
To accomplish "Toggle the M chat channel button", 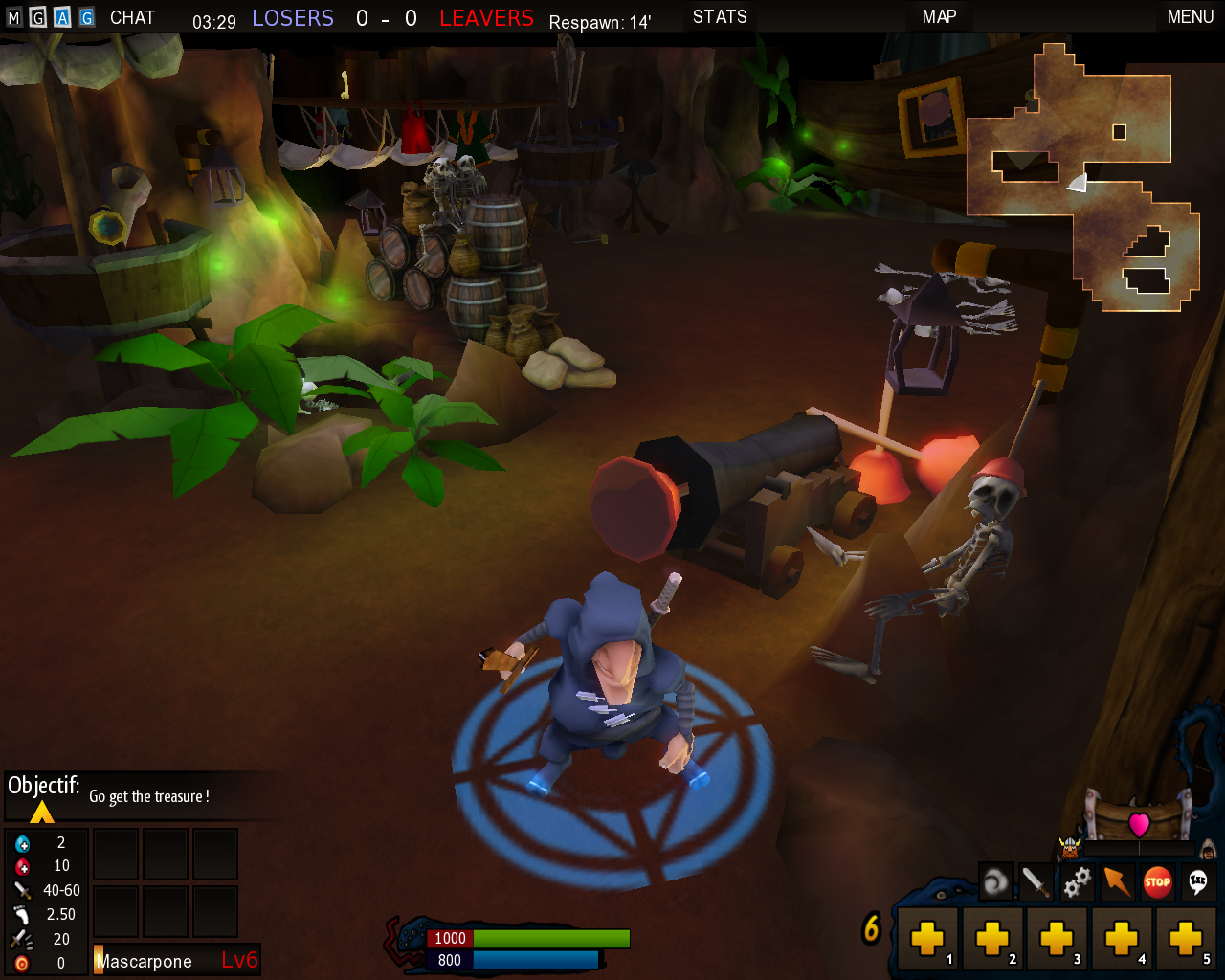I will [13, 17].
